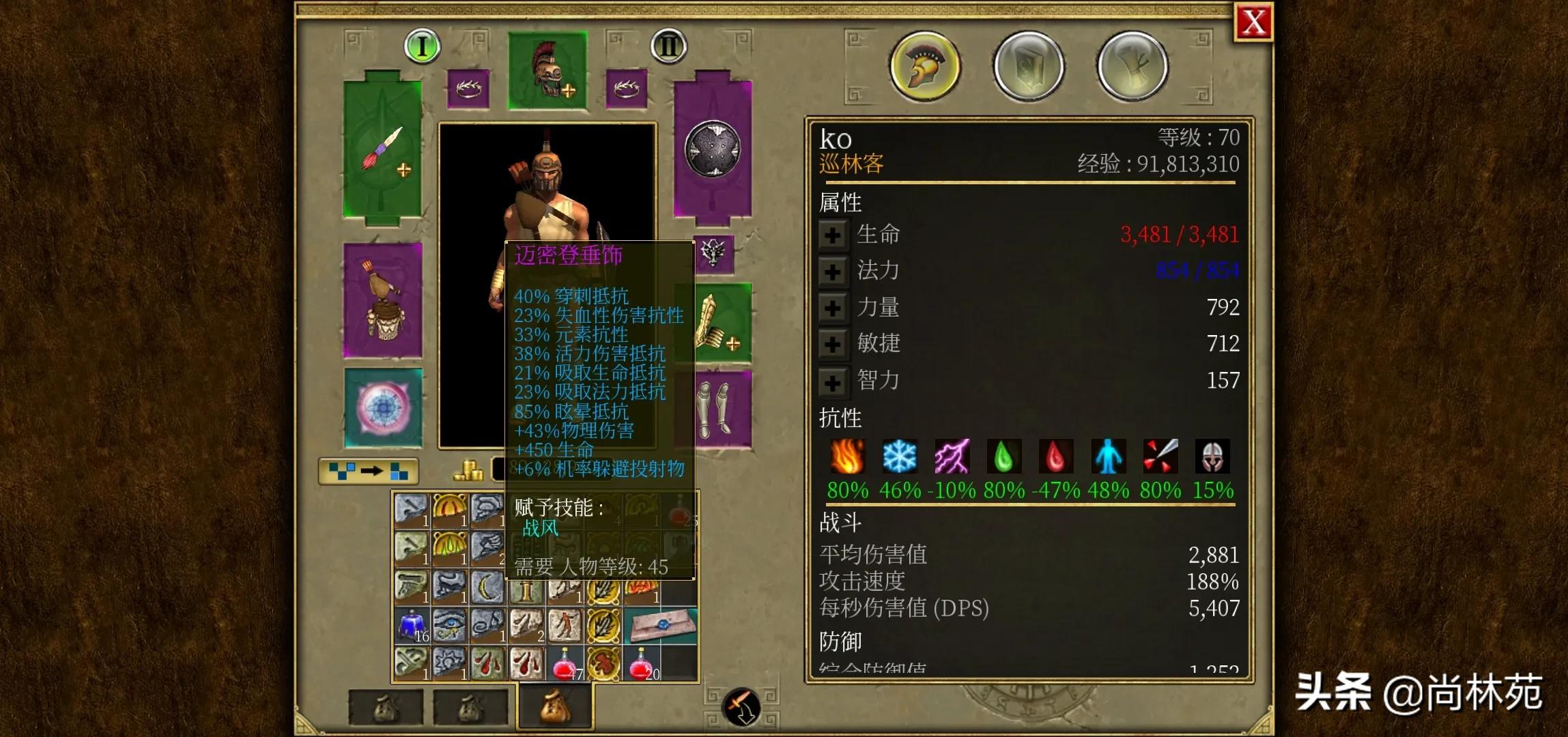The image size is (1568, 737).
Task: Select the Eye of Horus relic shard in inventory
Action: [448, 624]
